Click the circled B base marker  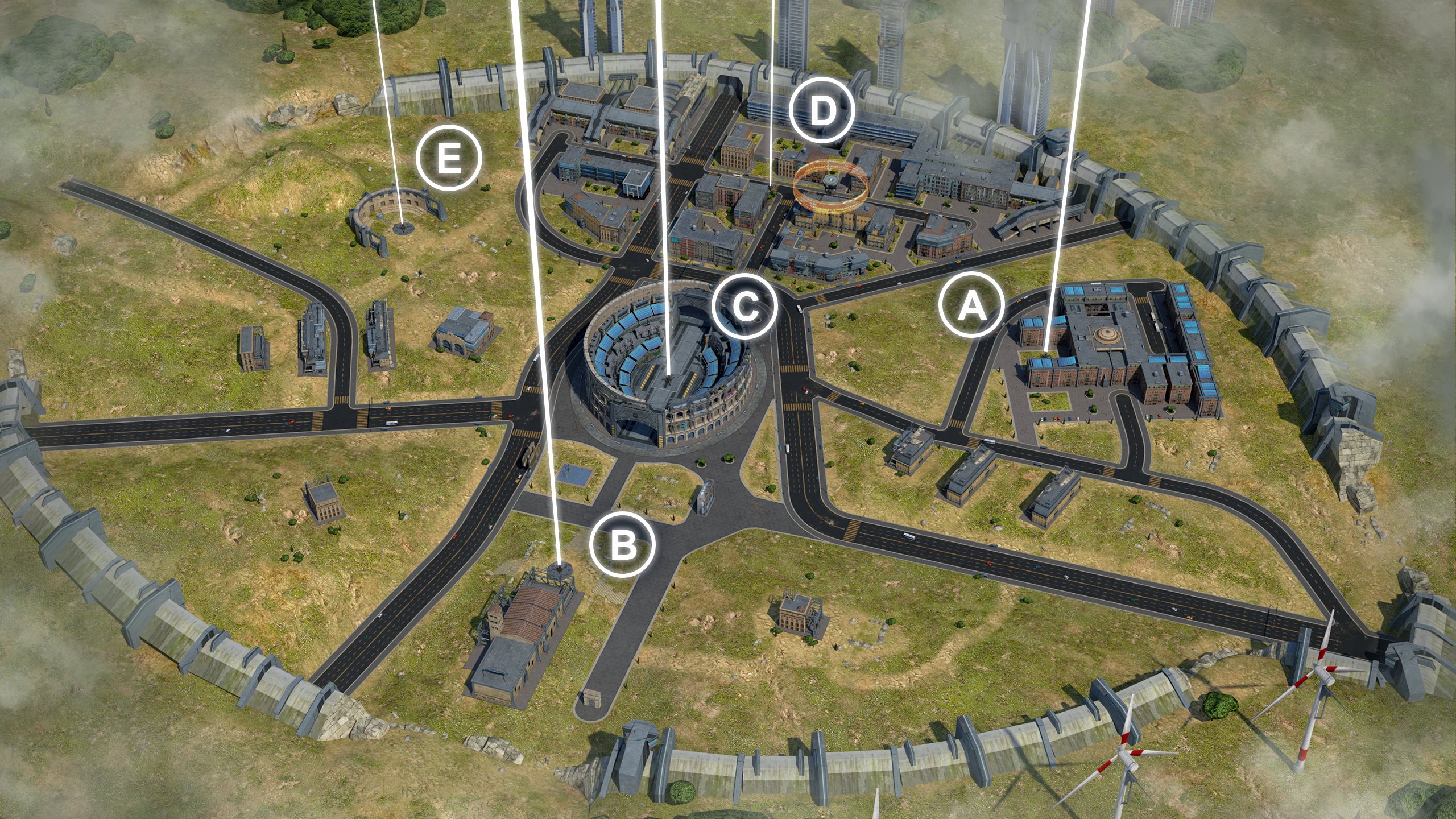(x=623, y=544)
